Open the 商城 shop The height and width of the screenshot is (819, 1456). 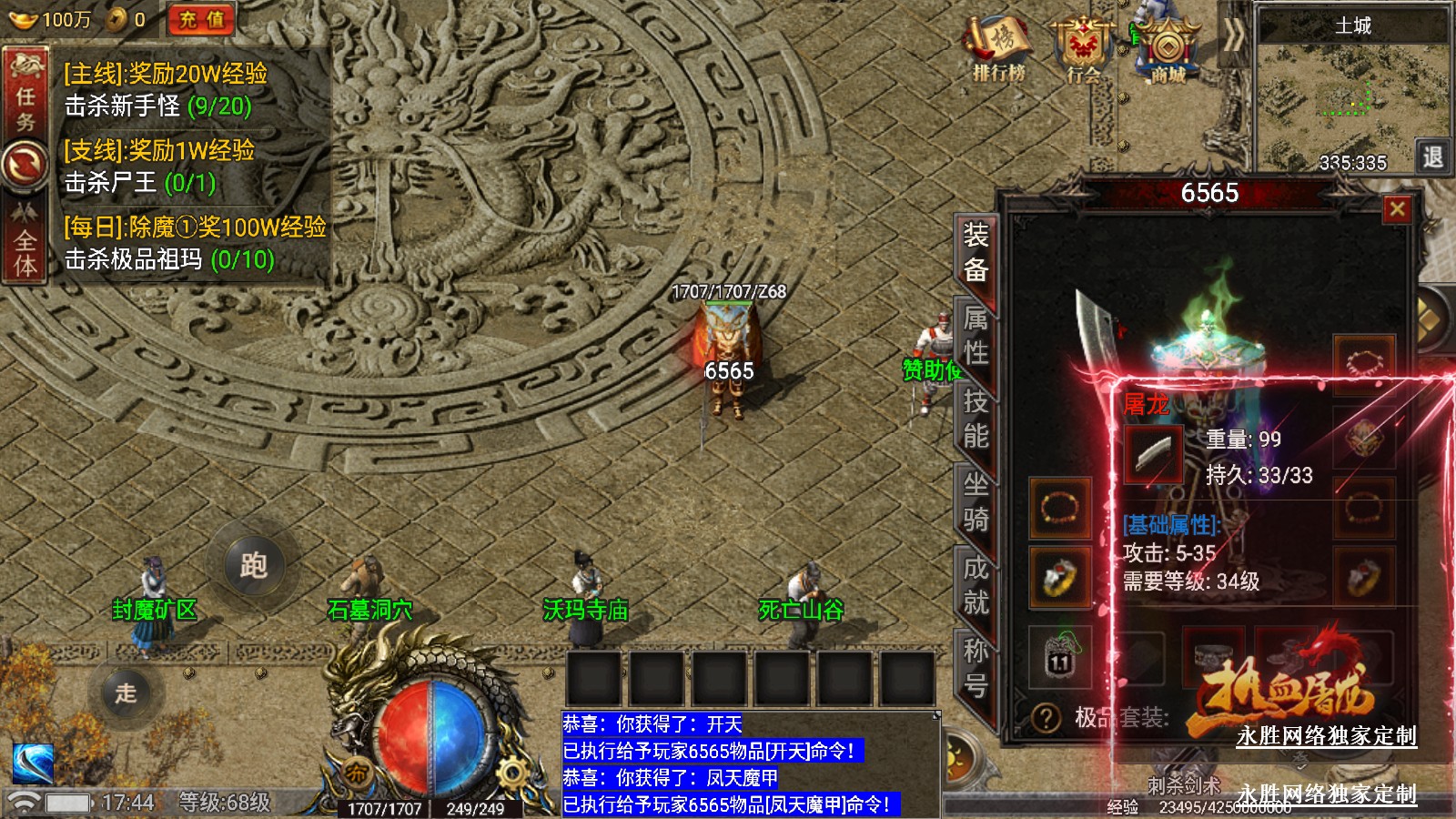pos(1168,49)
